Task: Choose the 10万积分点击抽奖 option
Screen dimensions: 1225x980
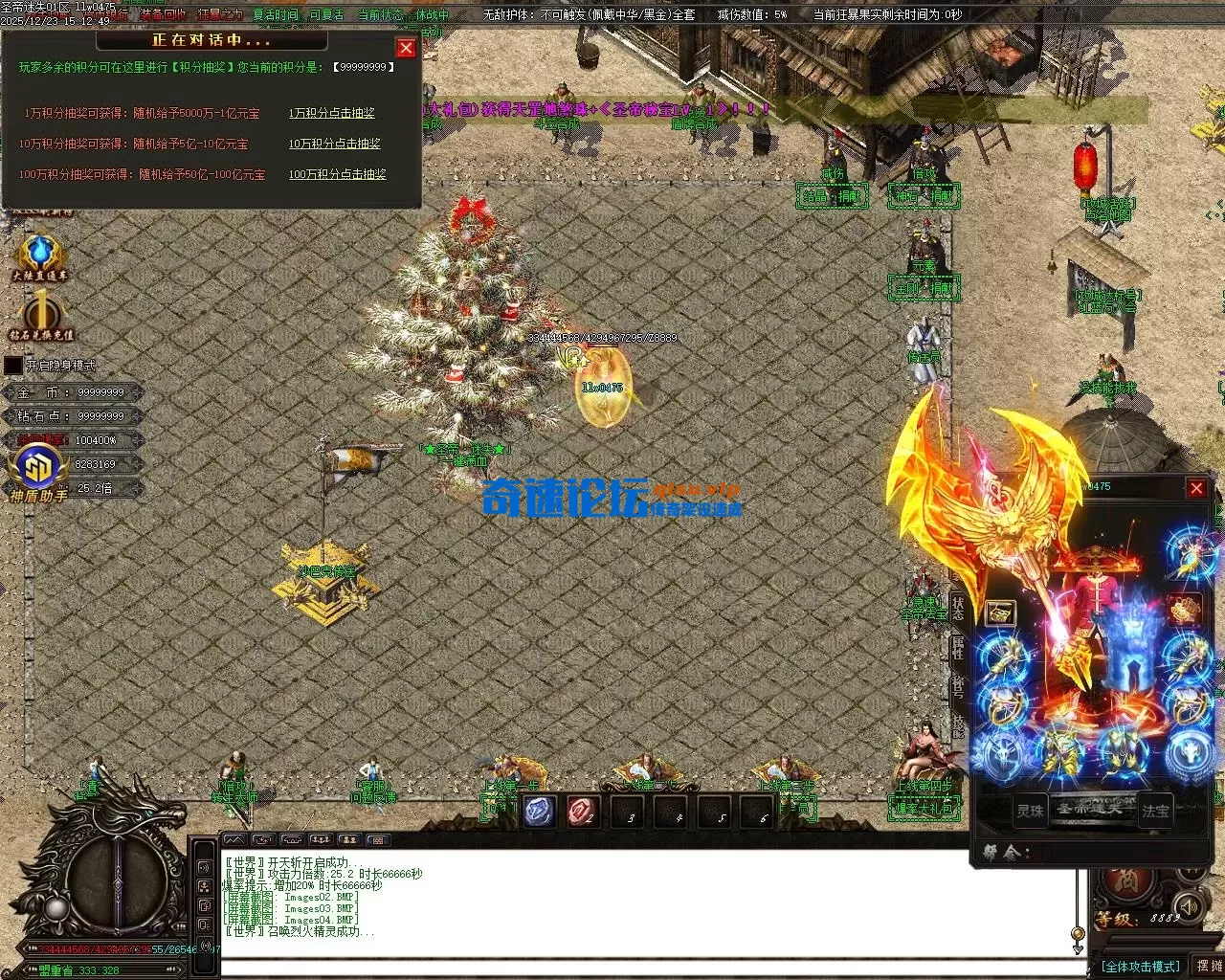Action: (334, 144)
